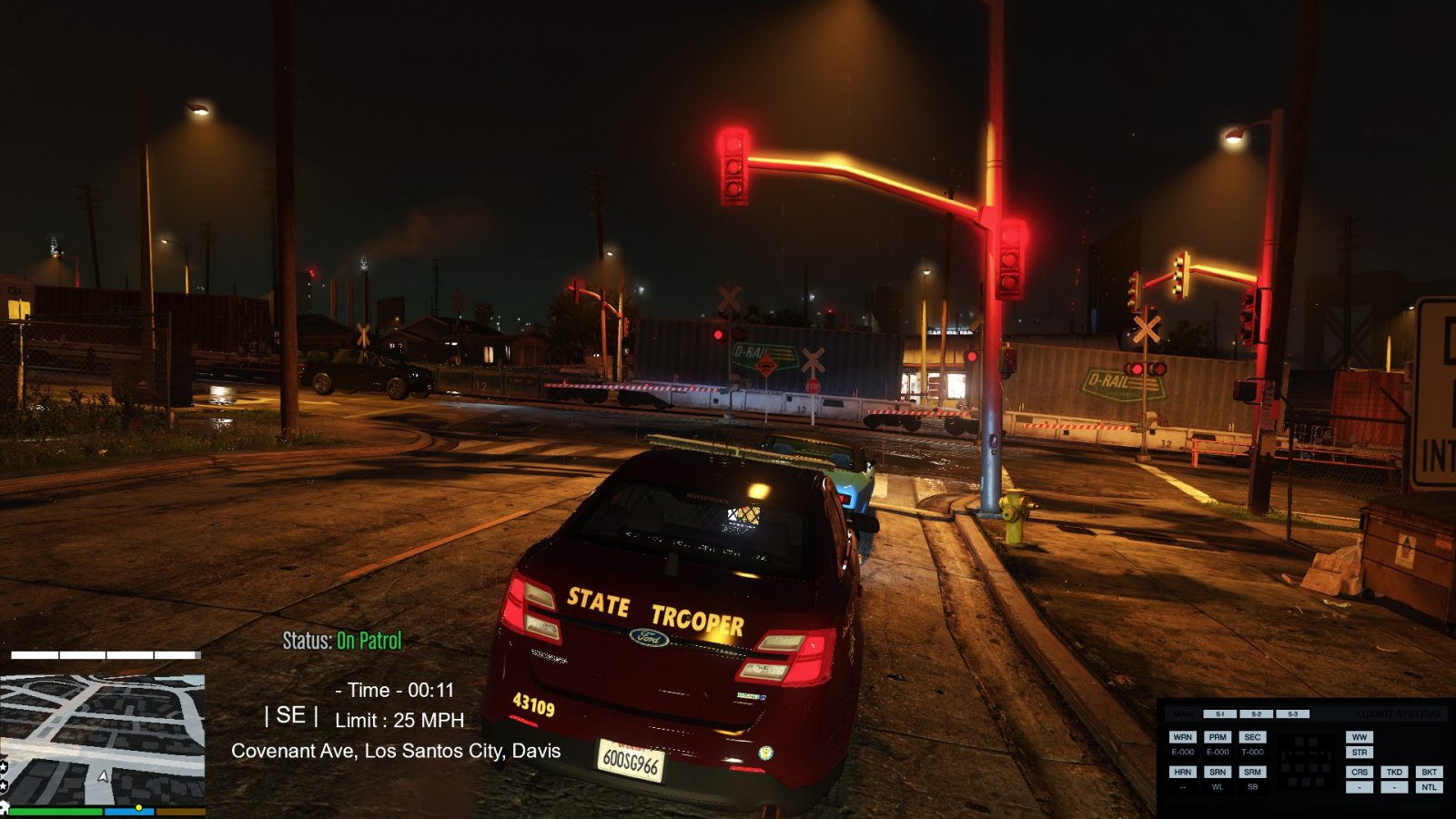Toggle the BKT button on the light panel
This screenshot has width=1456, height=819.
1429,772
